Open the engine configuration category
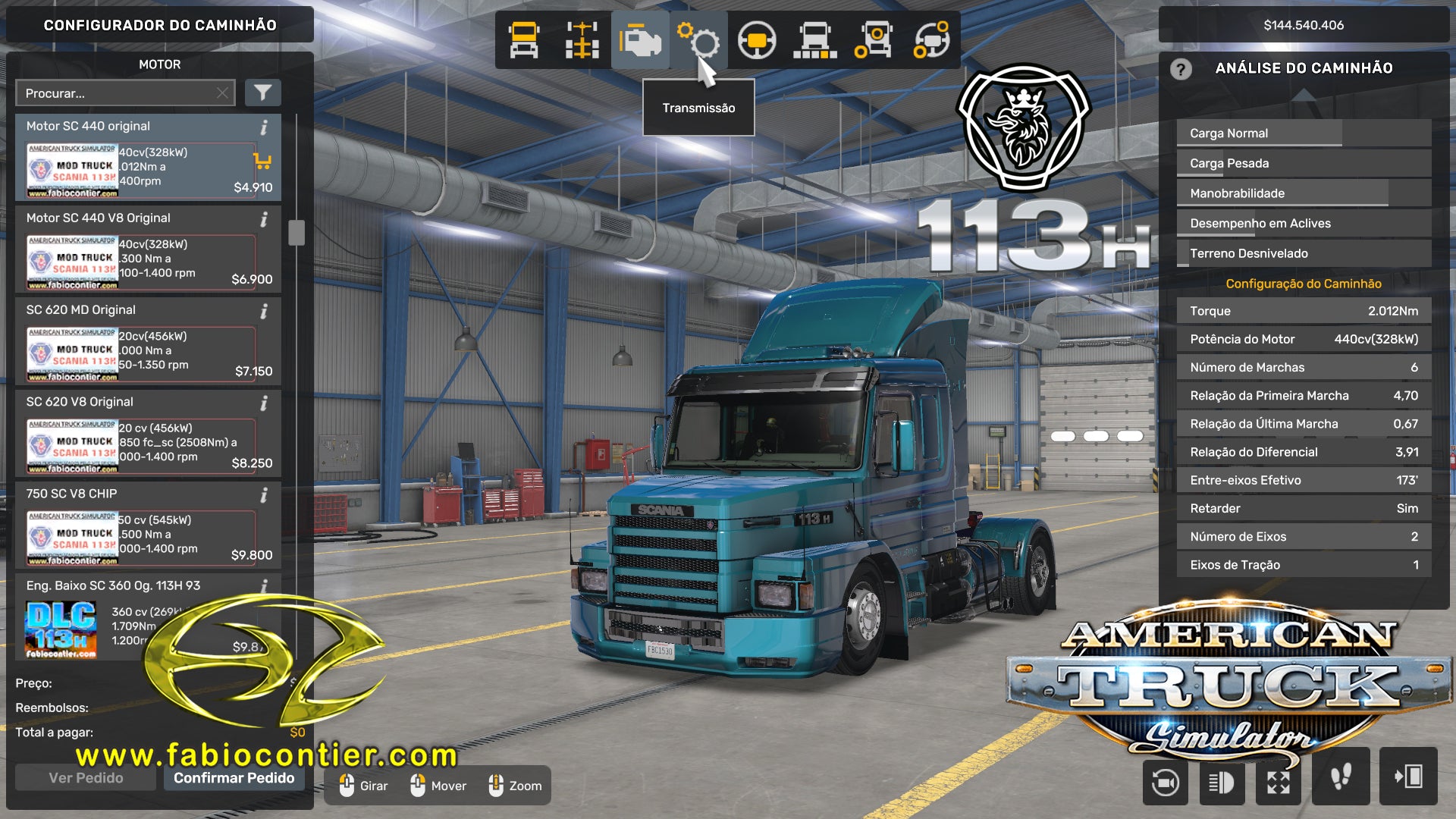 tap(641, 42)
